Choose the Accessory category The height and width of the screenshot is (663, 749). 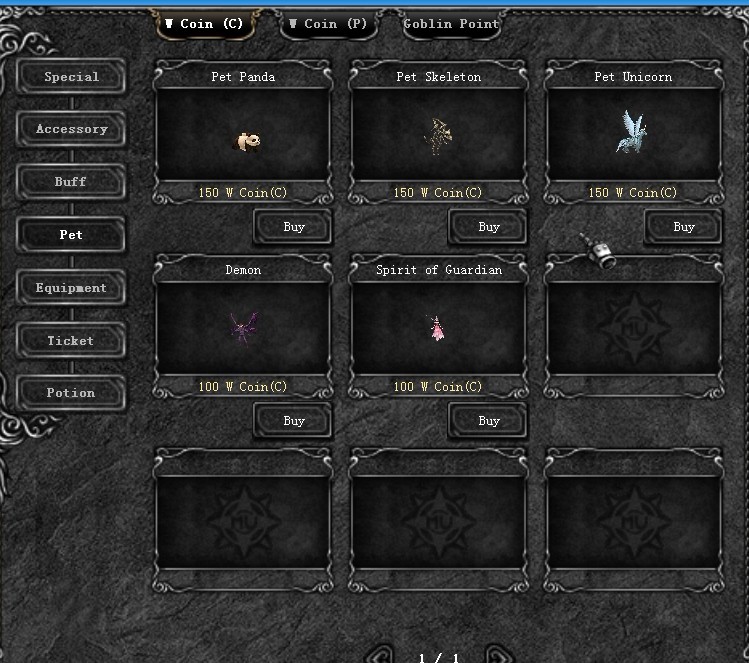(71, 129)
